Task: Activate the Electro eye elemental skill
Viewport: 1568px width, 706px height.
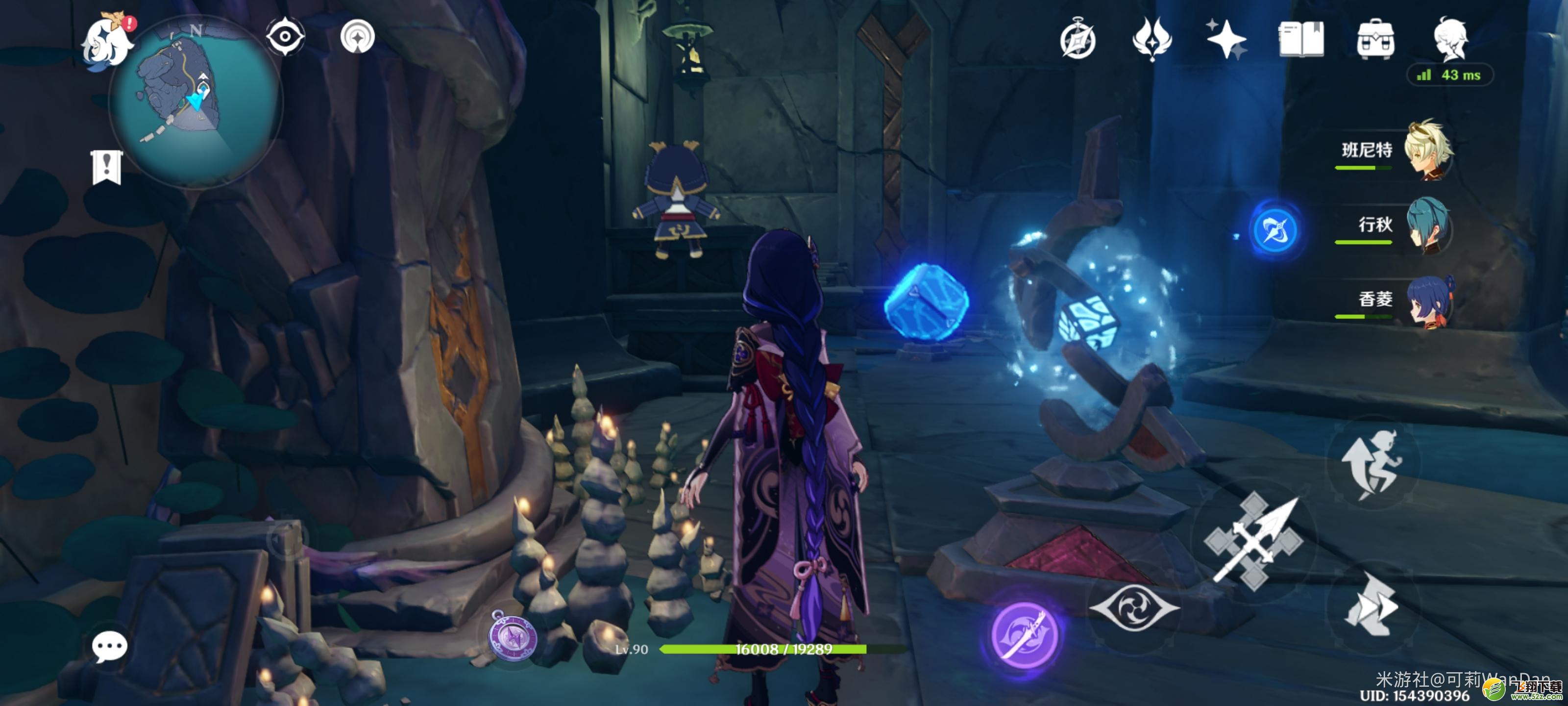Action: click(1134, 607)
